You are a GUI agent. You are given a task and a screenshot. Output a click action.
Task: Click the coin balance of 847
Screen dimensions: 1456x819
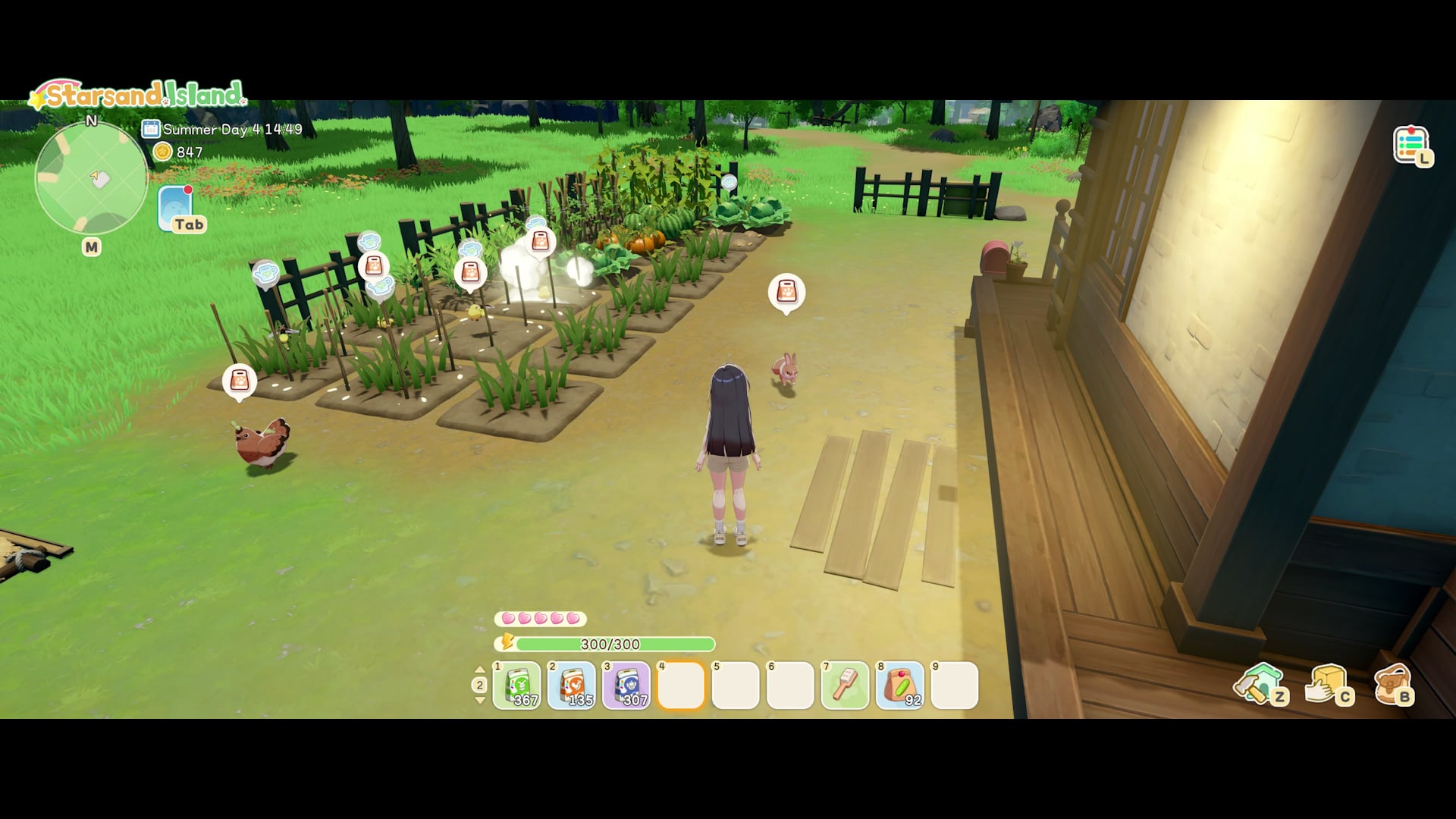[174, 152]
